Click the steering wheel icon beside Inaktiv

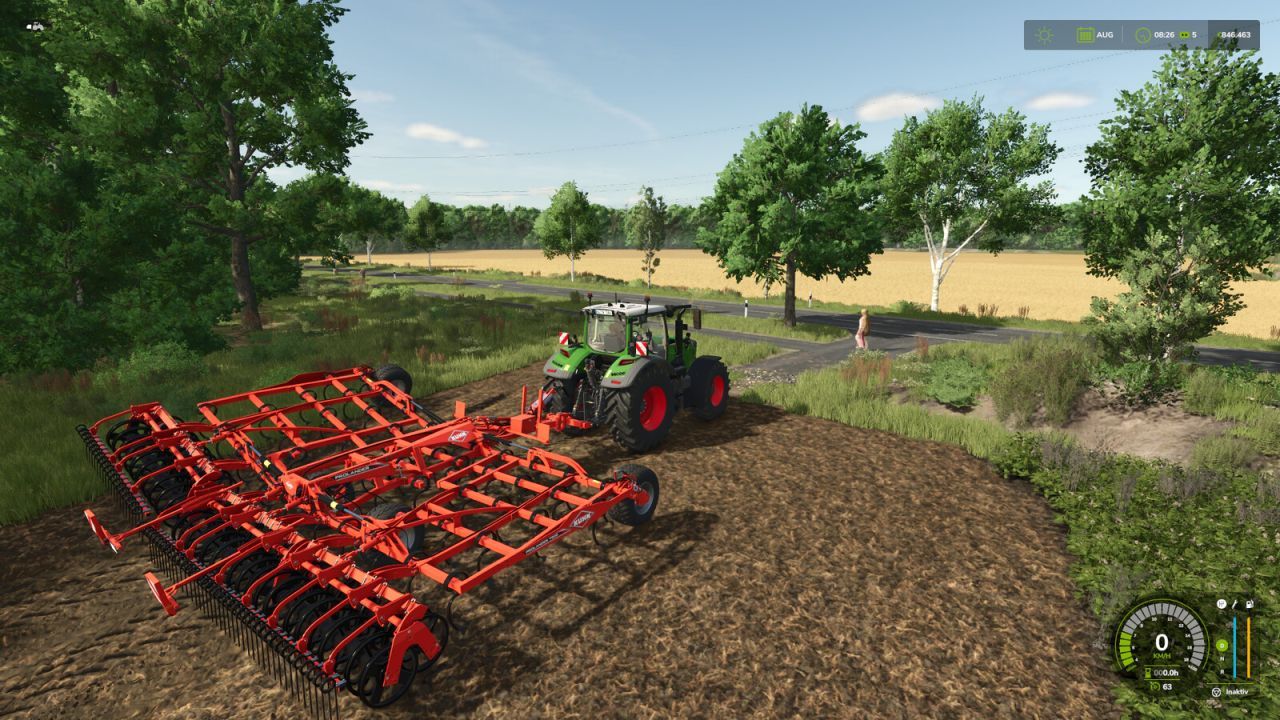coord(1216,693)
